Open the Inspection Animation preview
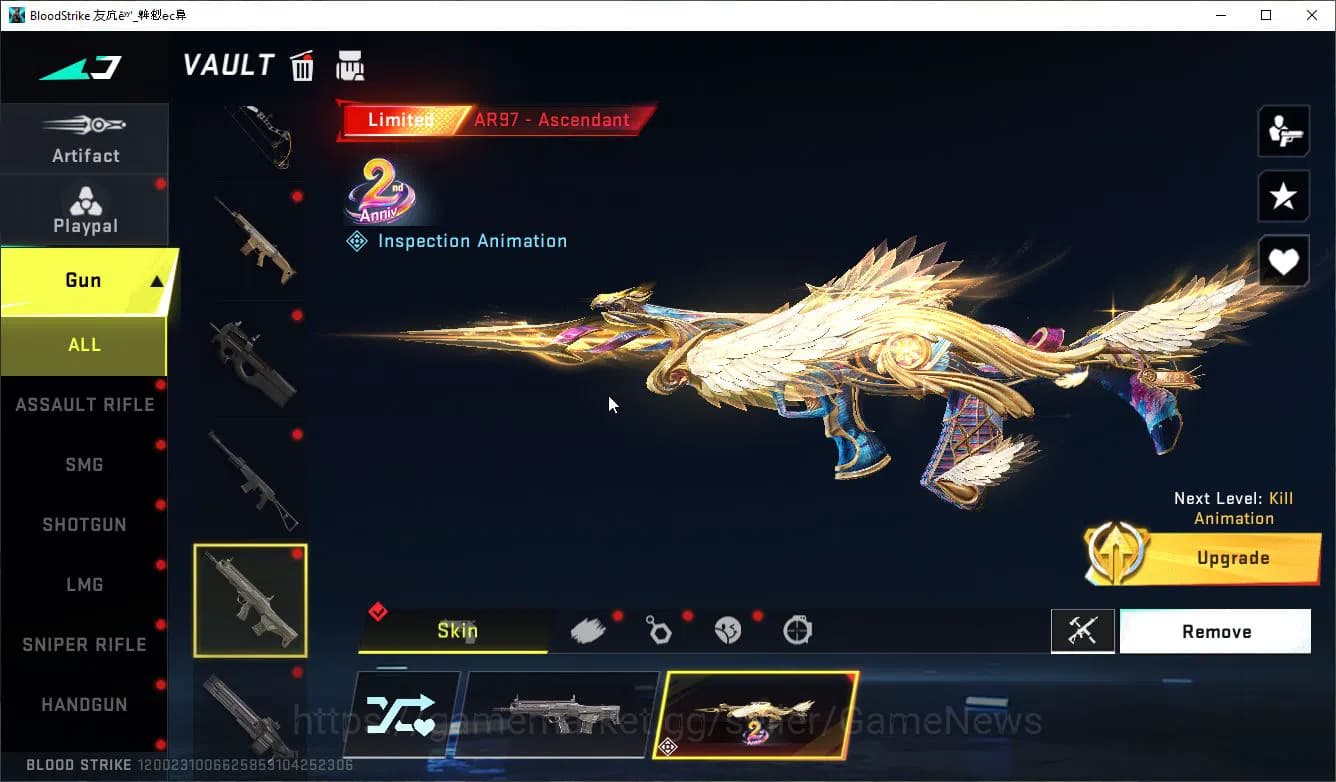 [x=456, y=240]
